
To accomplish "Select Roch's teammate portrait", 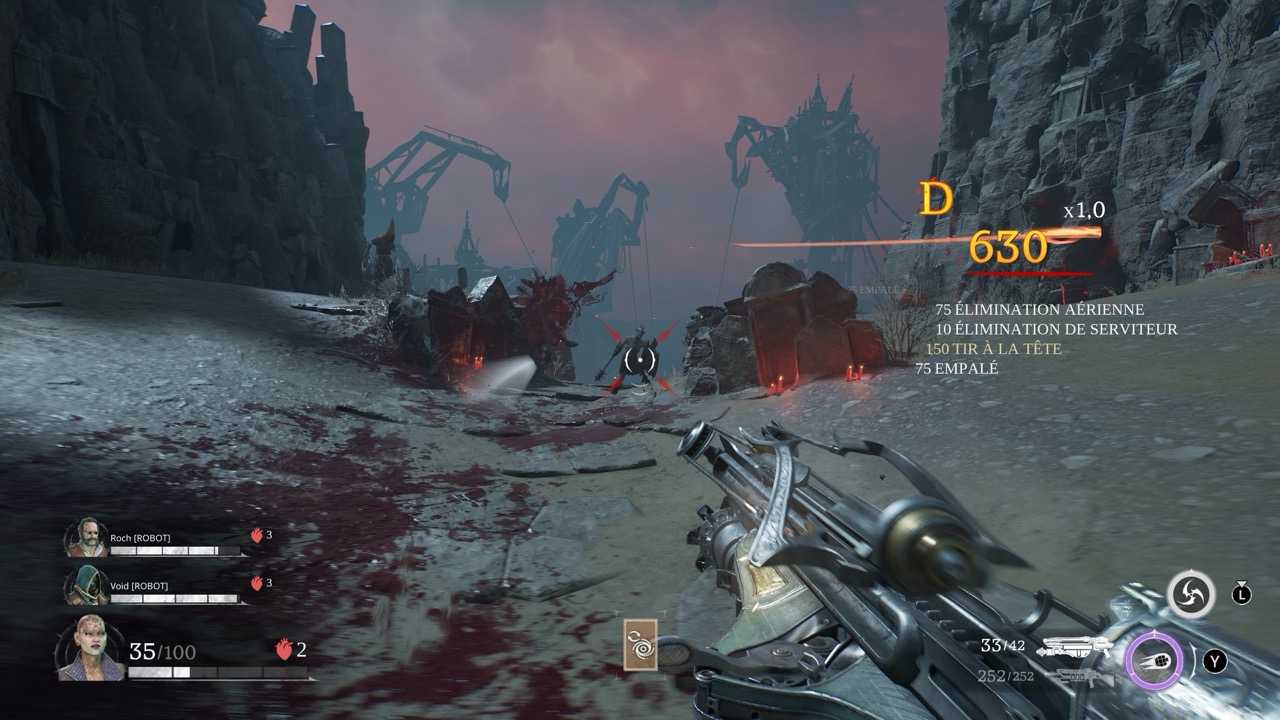I will (86, 538).
